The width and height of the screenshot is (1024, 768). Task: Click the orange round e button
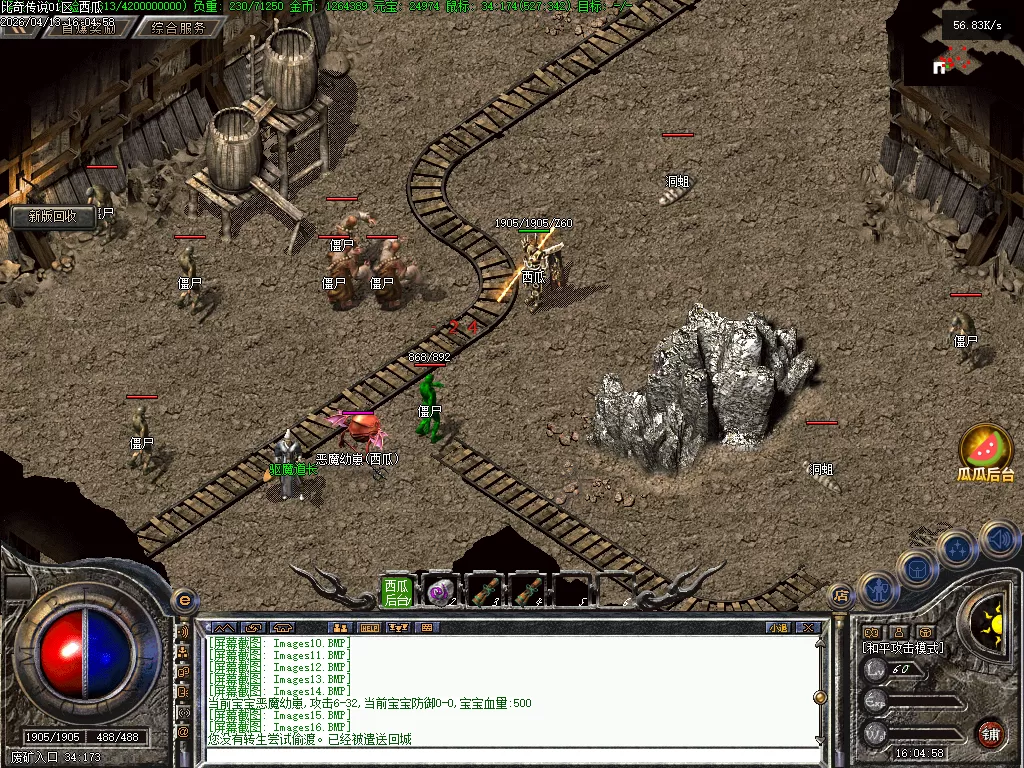coord(183,600)
